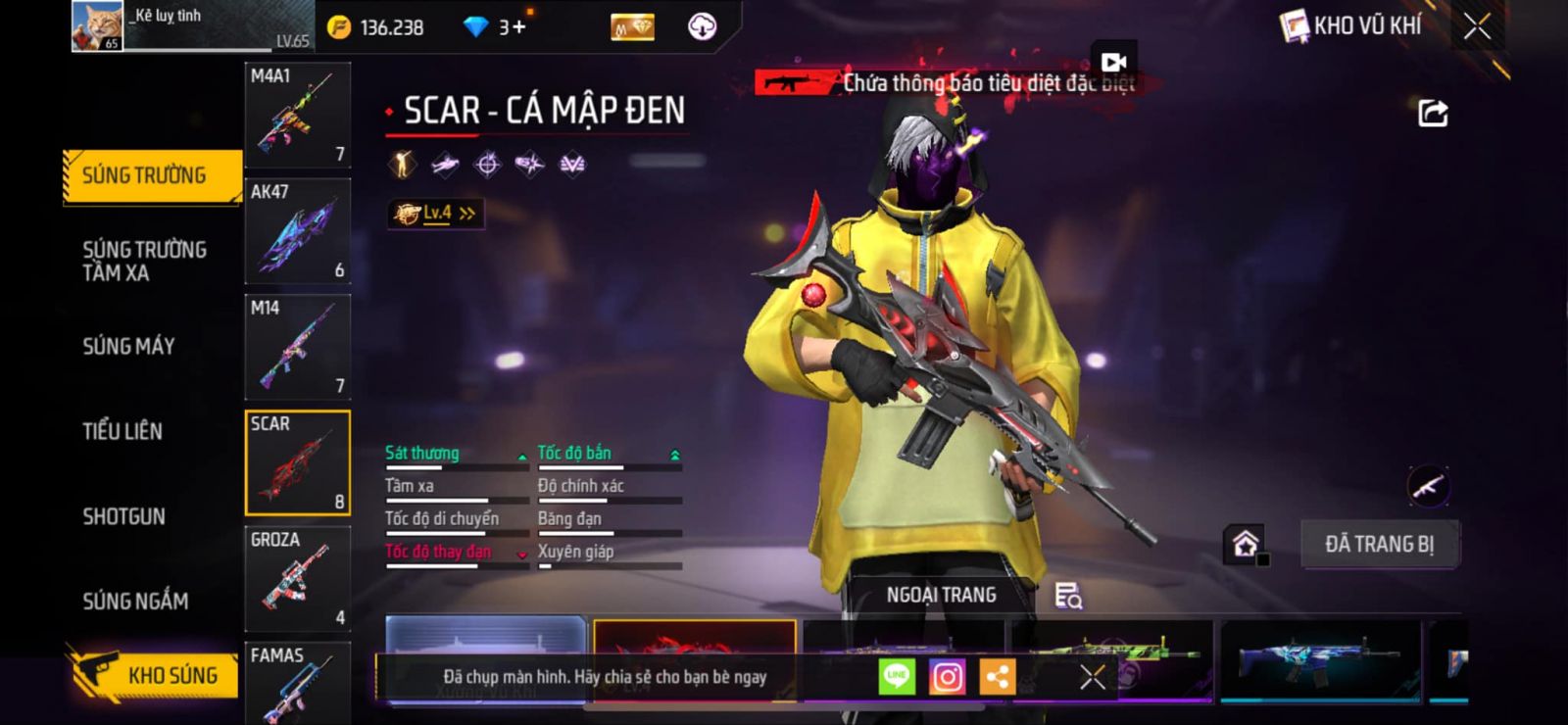Switch to the Shotgun category
Viewport: 1568px width, 725px height.
click(x=123, y=516)
